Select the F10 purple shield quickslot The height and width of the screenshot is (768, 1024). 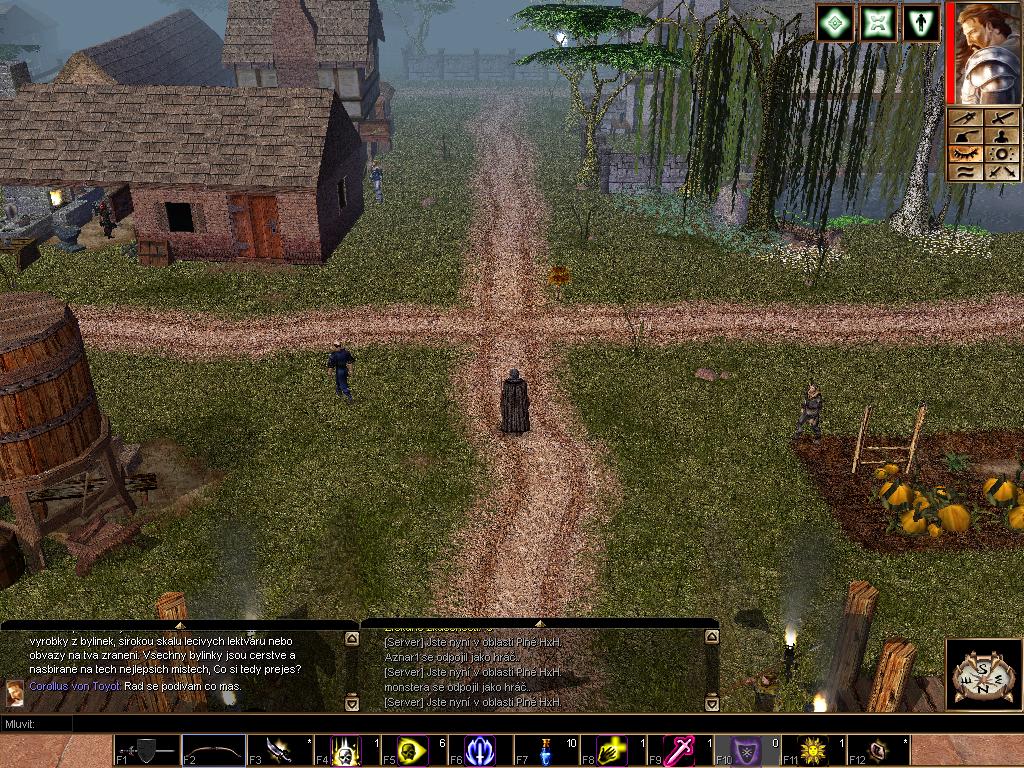point(744,750)
